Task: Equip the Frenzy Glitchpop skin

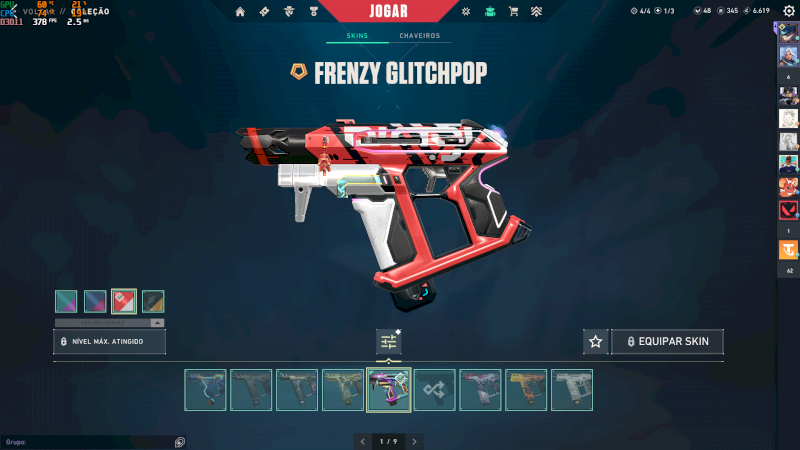Action: 667,342
